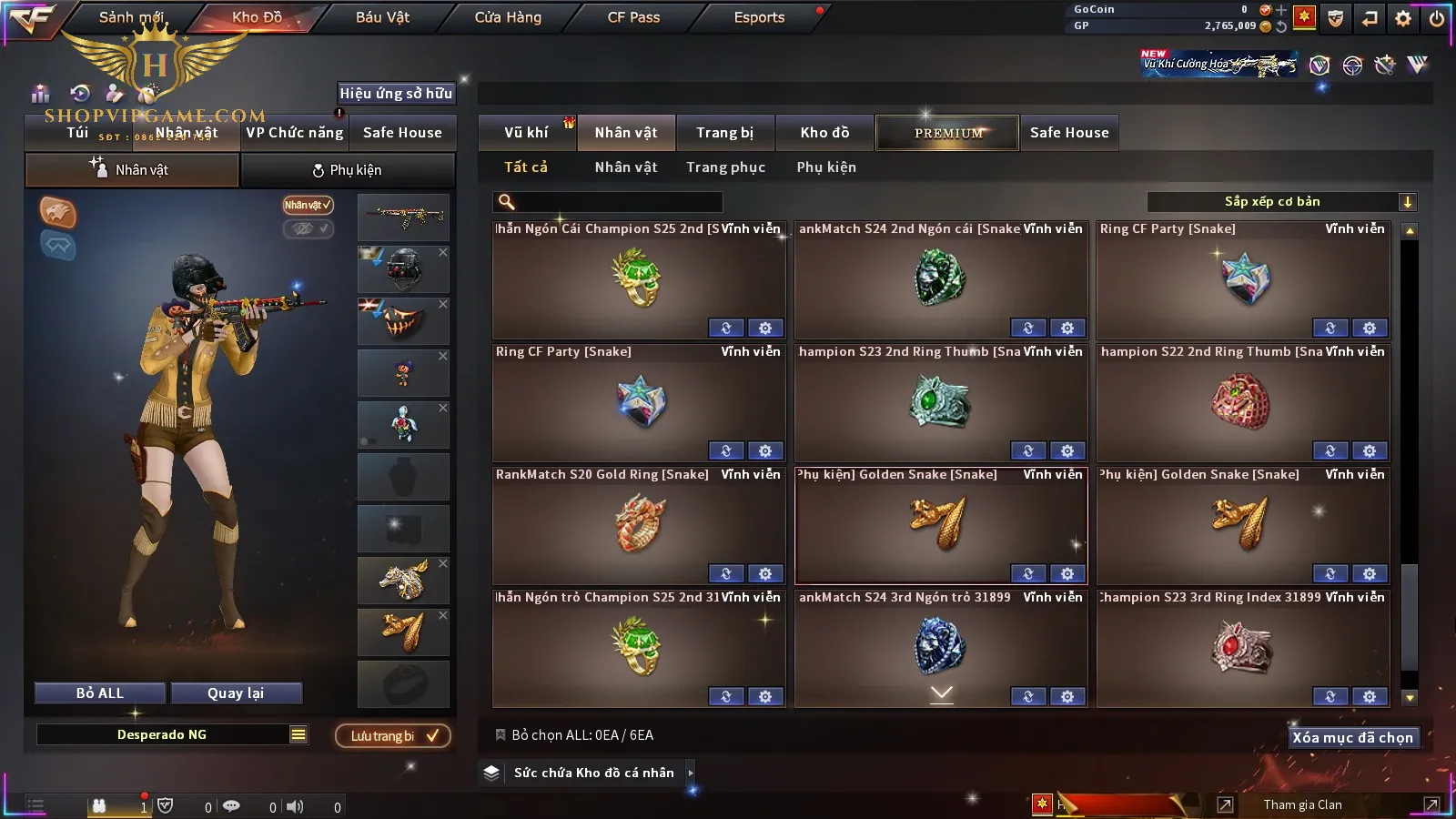Switch to the Esports section

pyautogui.click(x=759, y=17)
